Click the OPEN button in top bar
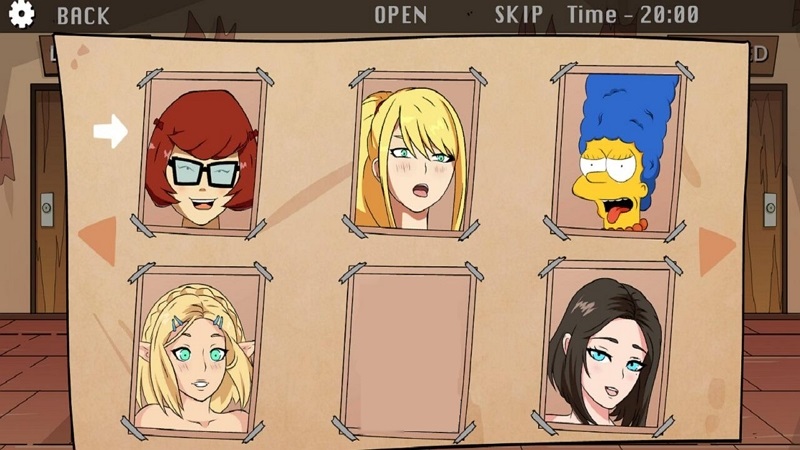The width and height of the screenshot is (800, 450). (400, 15)
